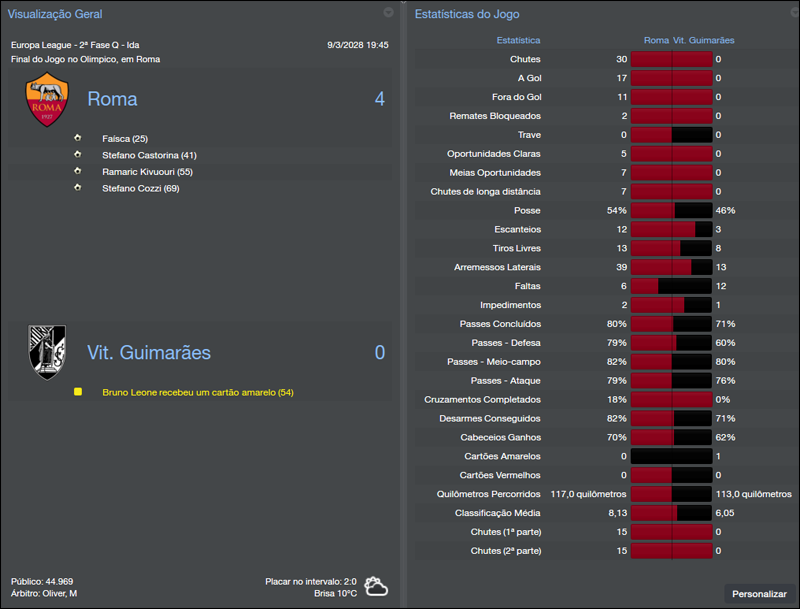Sort by the Estatística column header

pos(518,41)
